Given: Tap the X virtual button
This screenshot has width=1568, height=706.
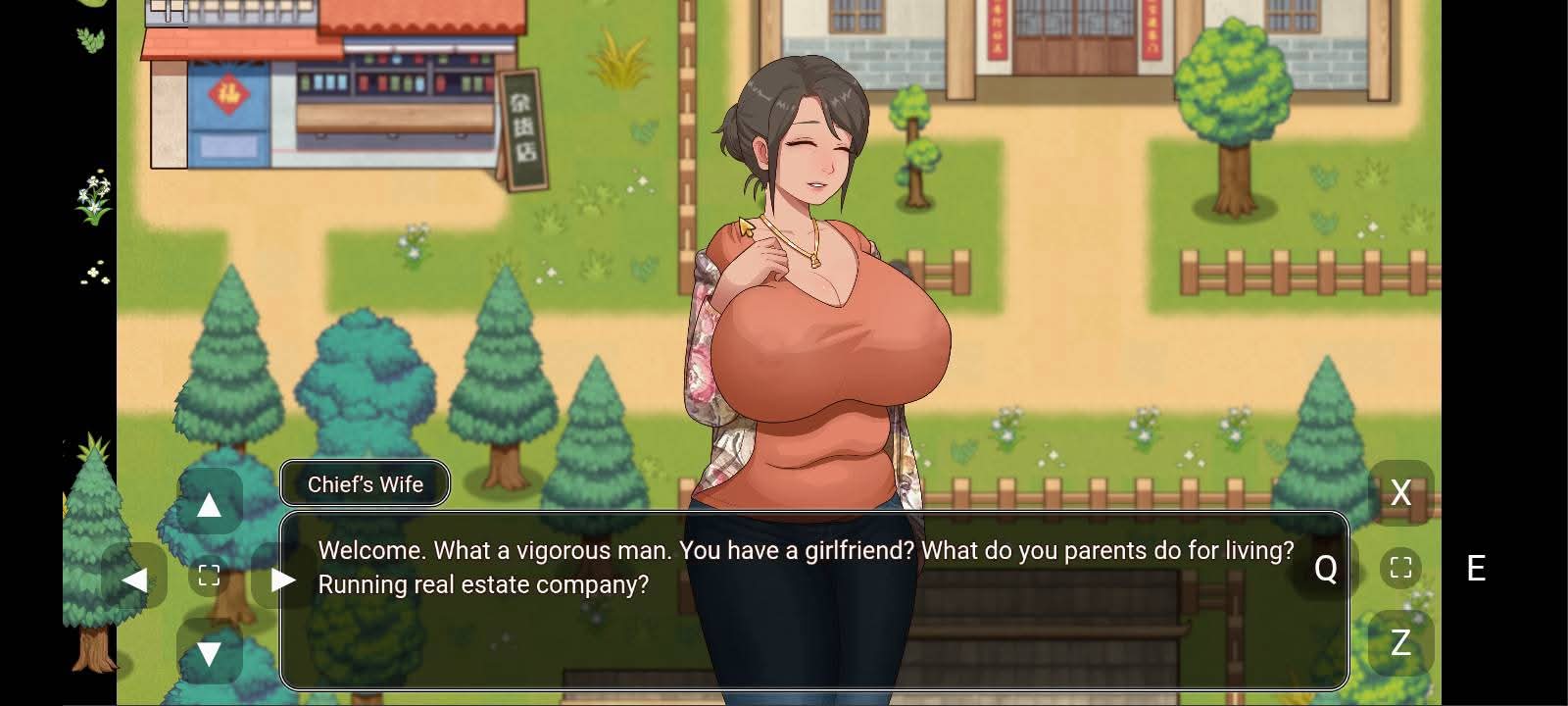Looking at the screenshot, I should 1400,492.
